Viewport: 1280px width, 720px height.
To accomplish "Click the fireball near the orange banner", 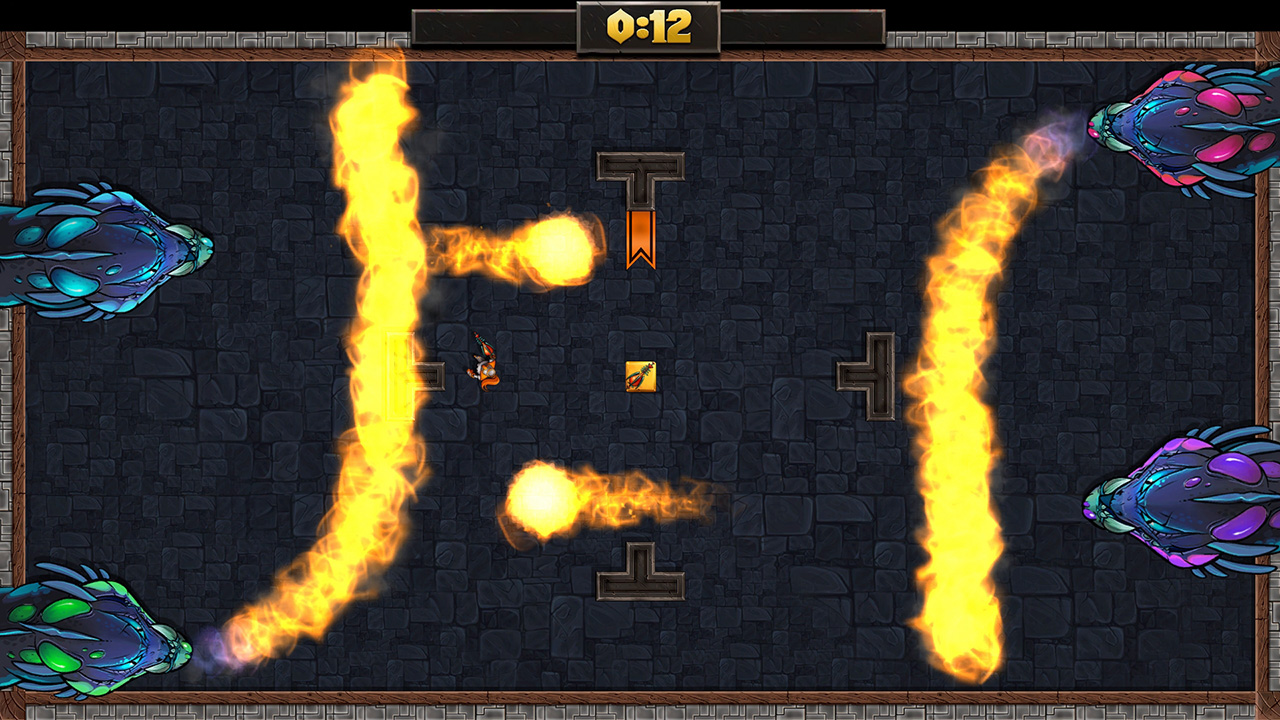I will pos(565,248).
